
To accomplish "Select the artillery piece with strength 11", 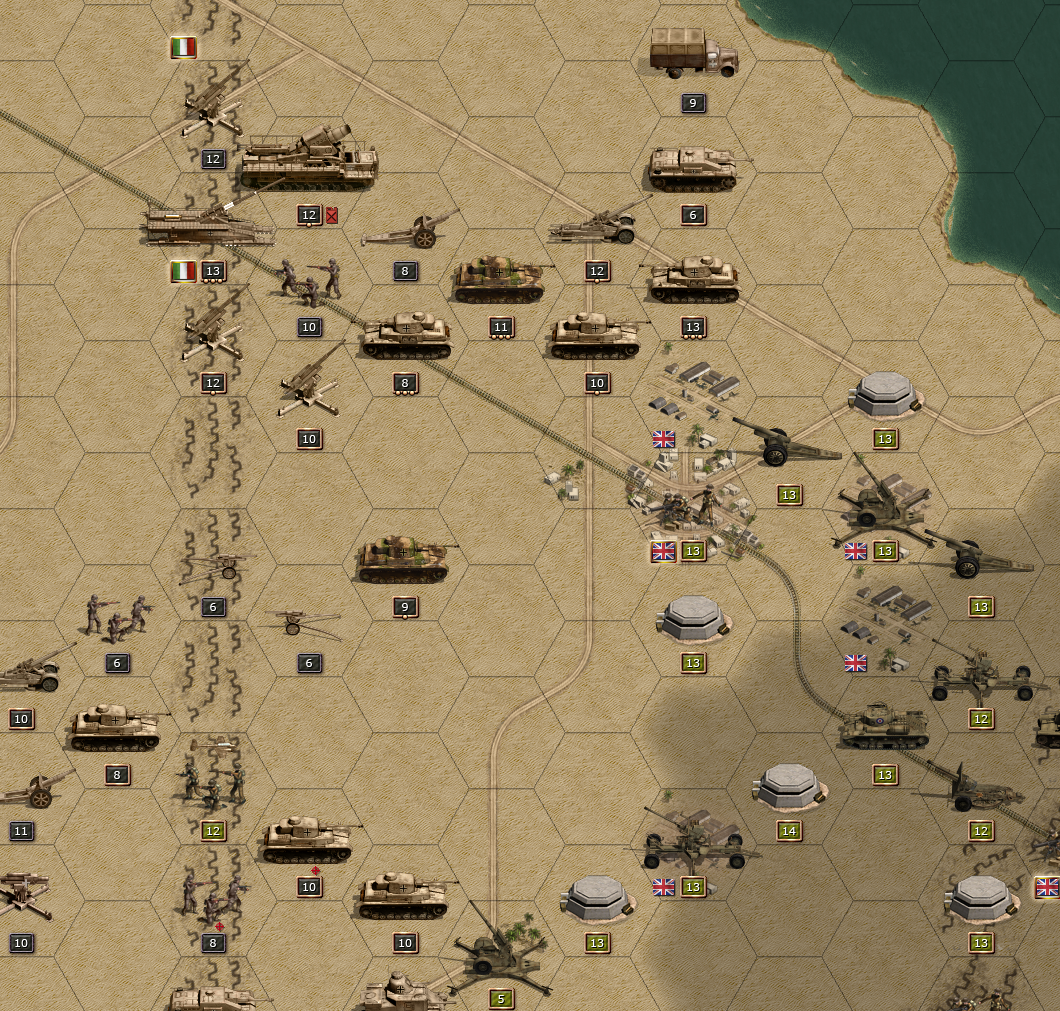I will pyautogui.click(x=35, y=790).
